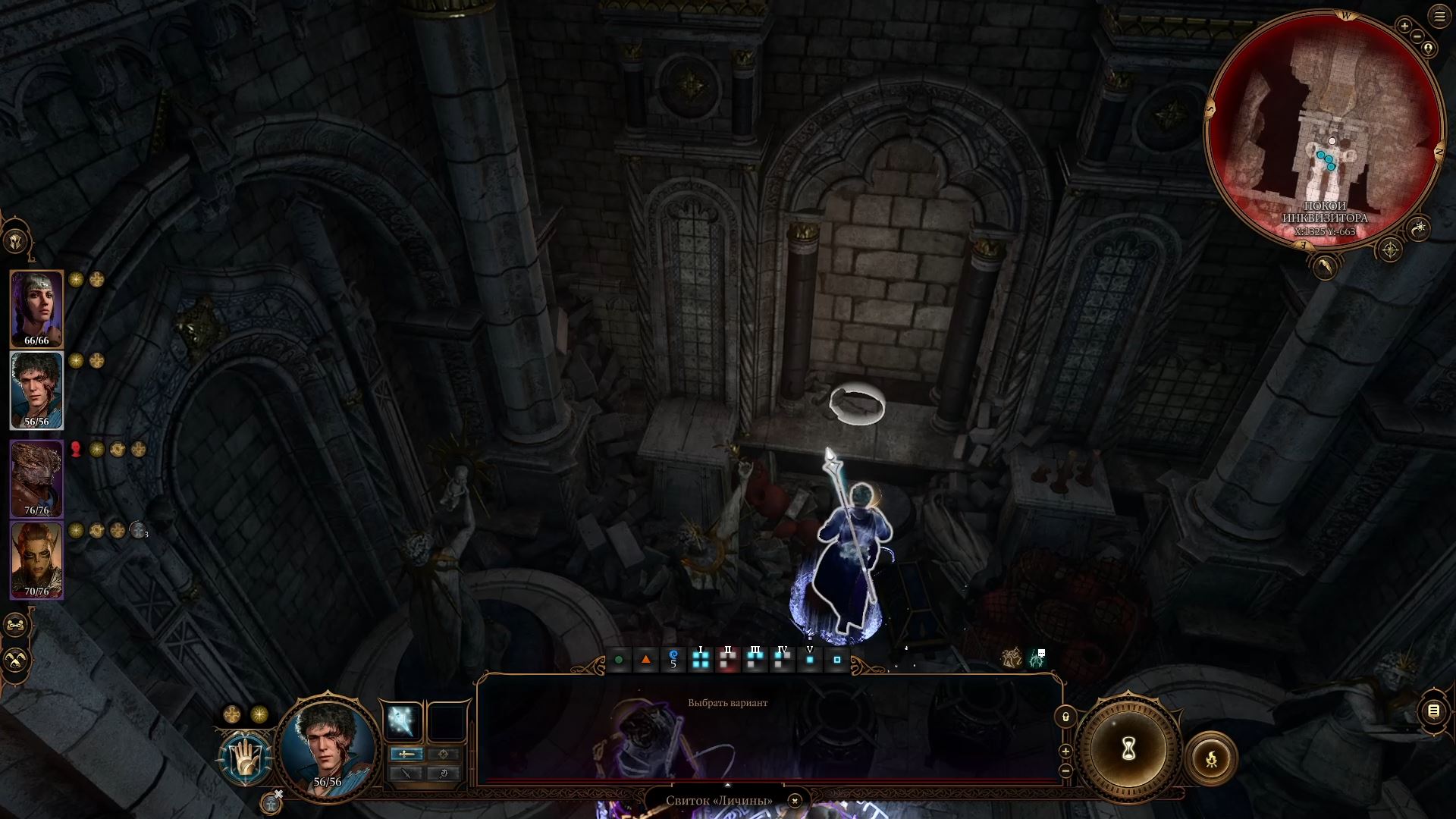The height and width of the screenshot is (819, 1456).
Task: Select the red-haired elf companion portrait
Action: 36,560
